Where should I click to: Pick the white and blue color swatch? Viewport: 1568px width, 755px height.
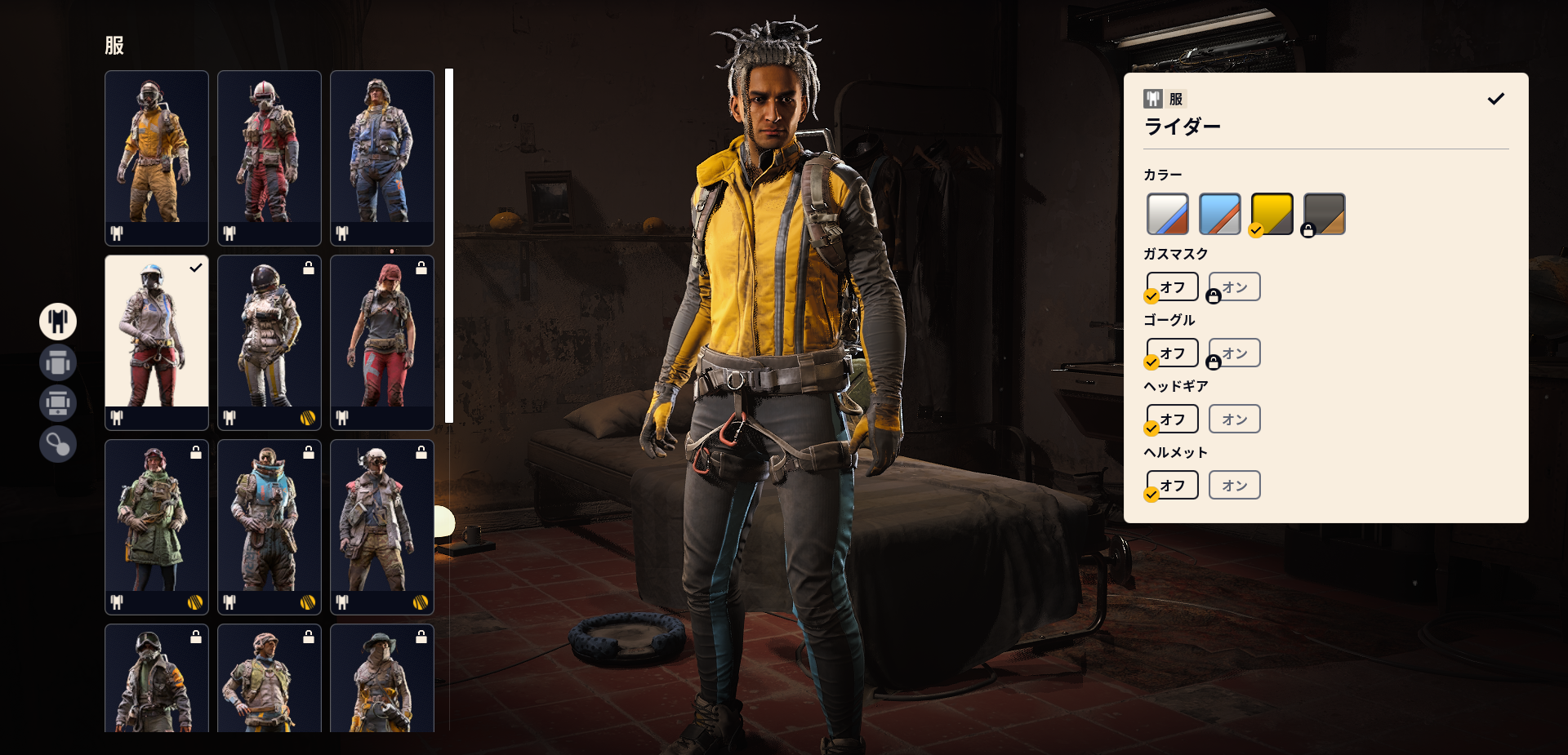point(1167,214)
